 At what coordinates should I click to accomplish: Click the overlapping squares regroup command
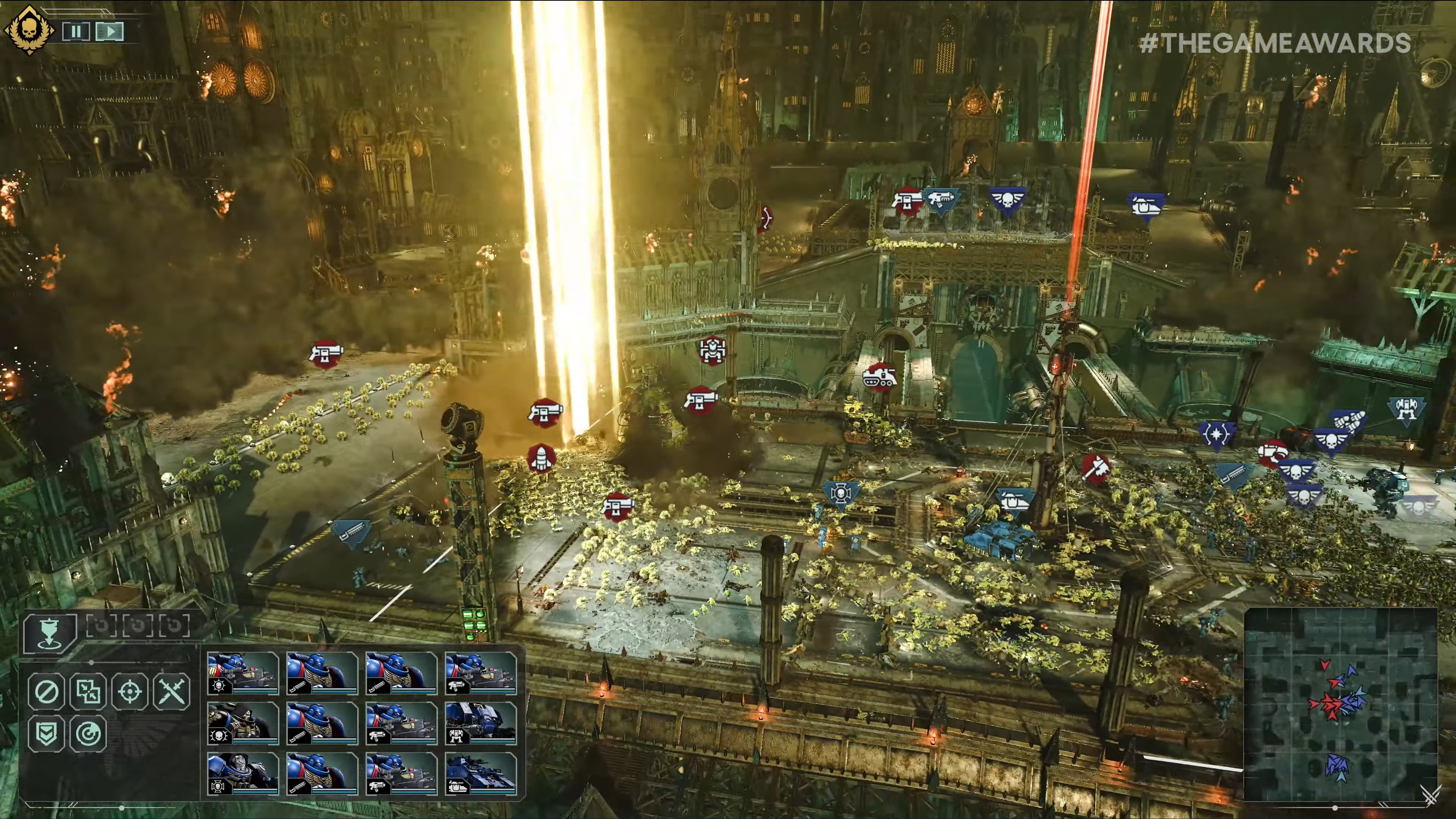88,691
